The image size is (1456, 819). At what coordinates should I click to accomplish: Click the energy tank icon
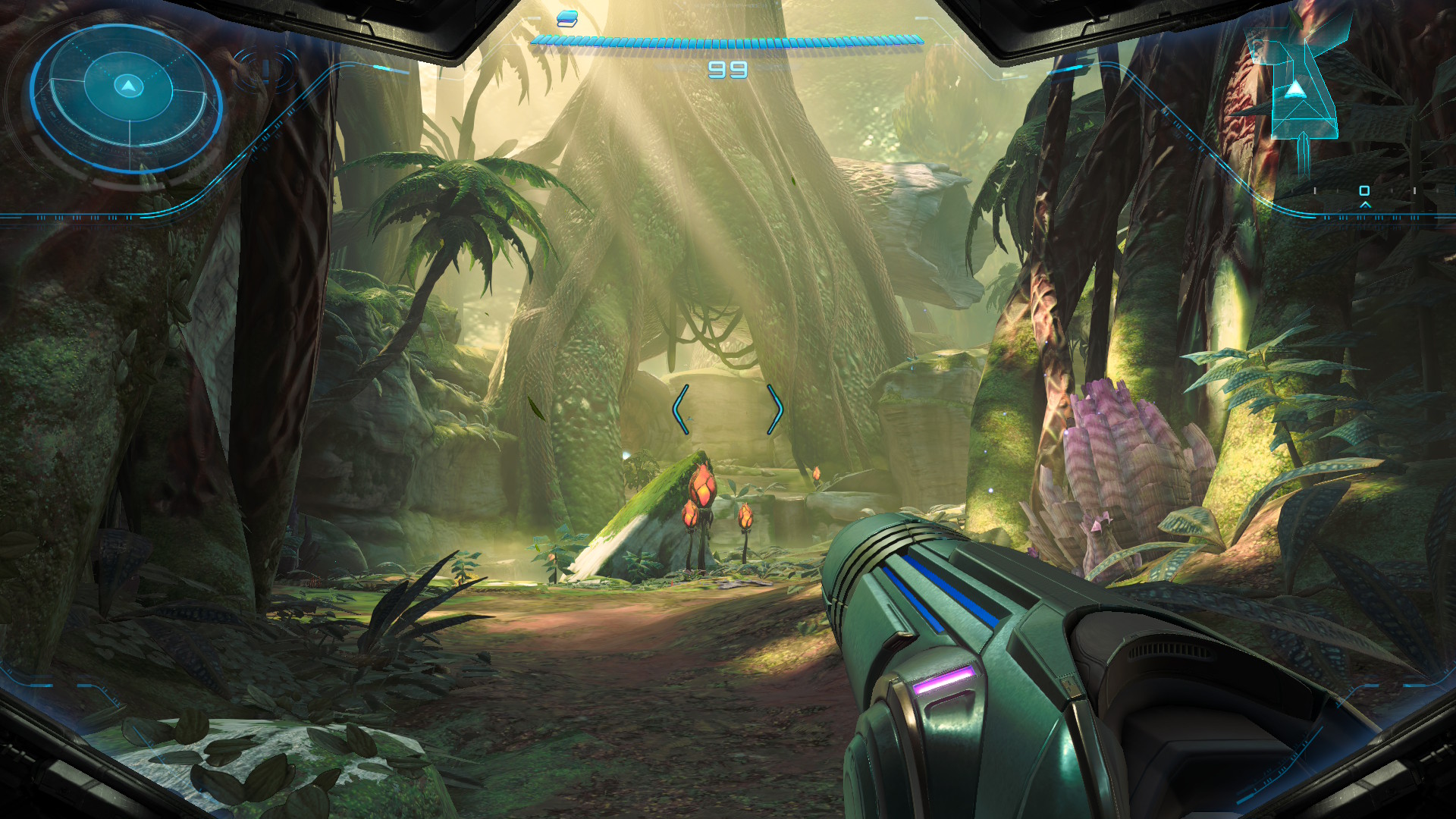566,19
